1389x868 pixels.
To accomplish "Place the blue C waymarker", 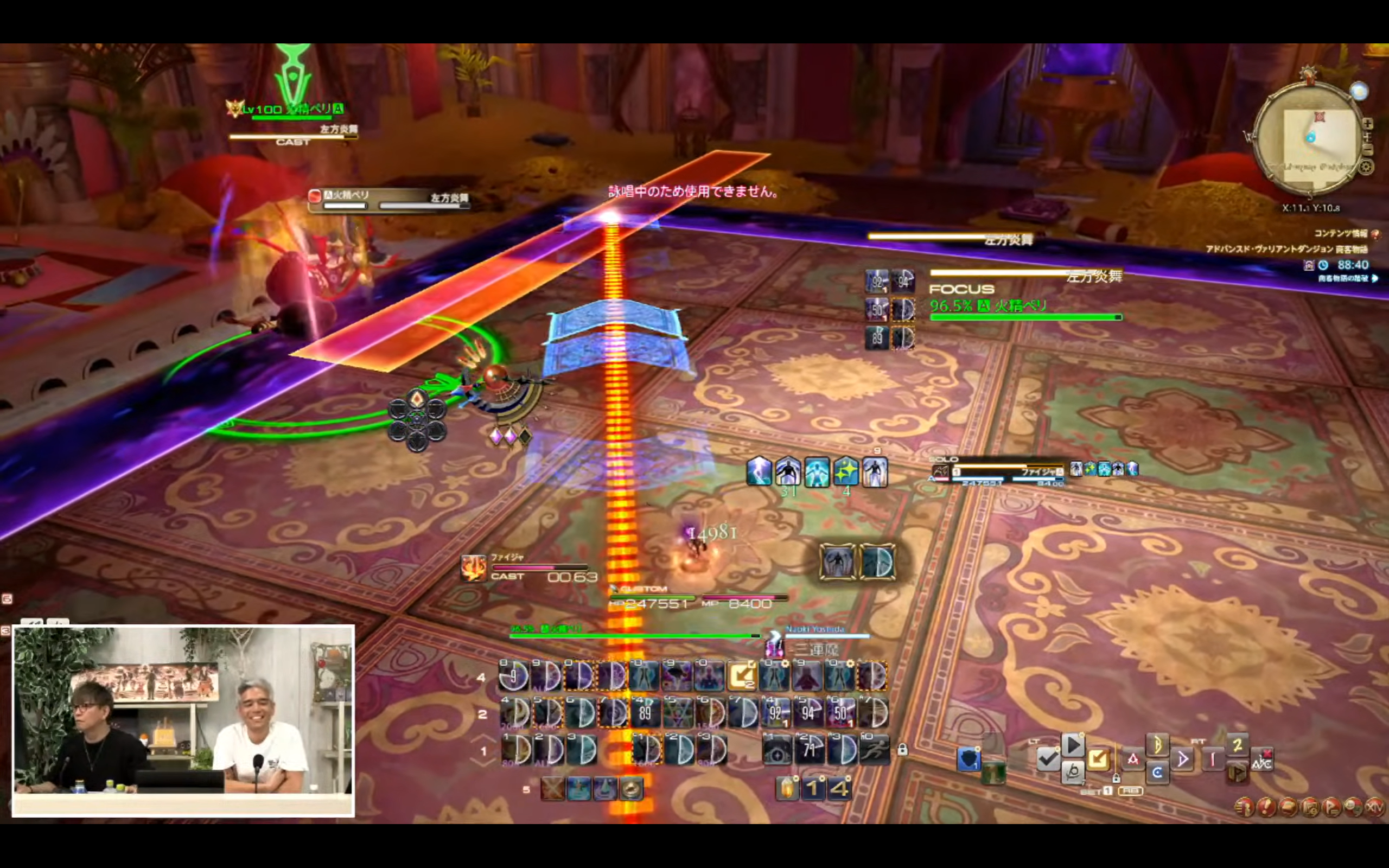I will [x=1157, y=772].
